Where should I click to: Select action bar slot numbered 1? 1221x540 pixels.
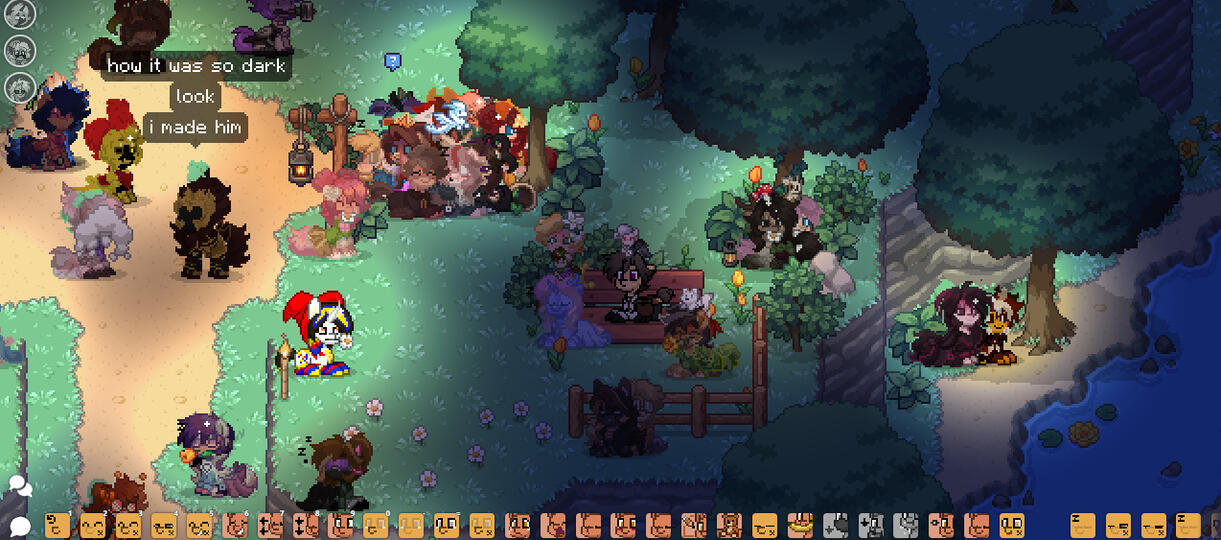point(58,525)
